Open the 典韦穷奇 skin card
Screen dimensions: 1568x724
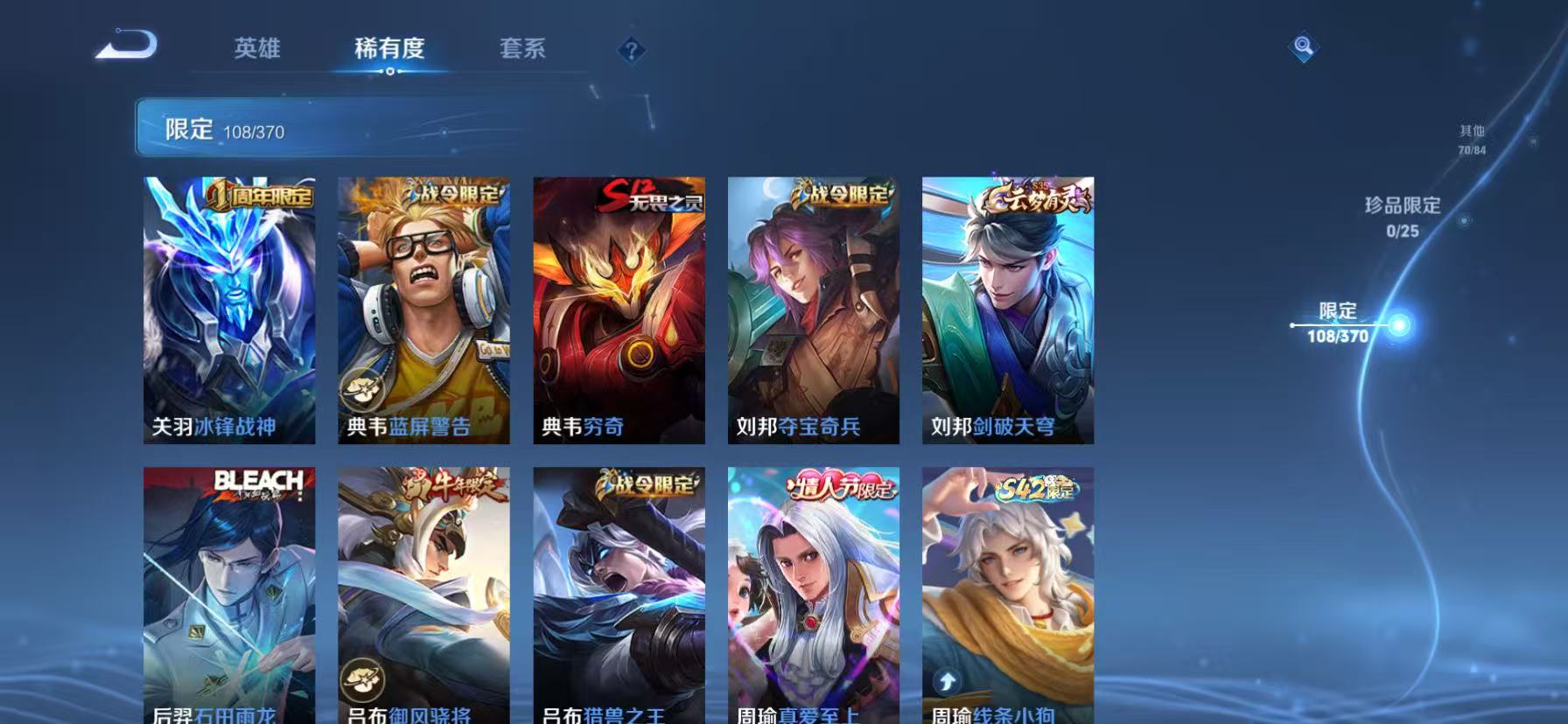point(619,308)
